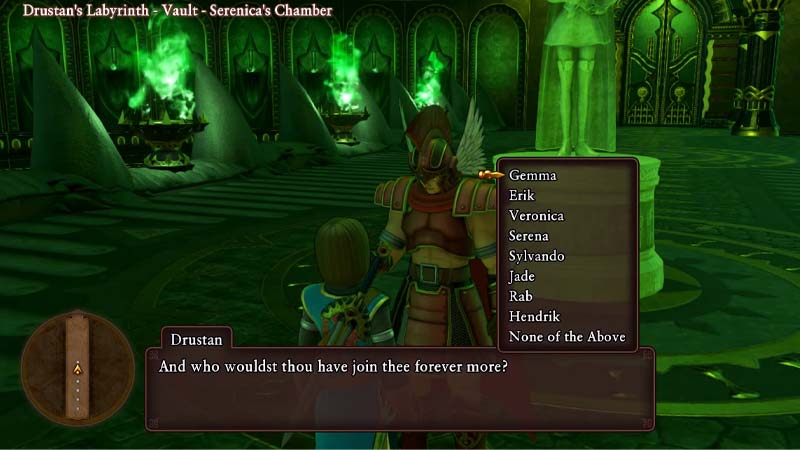Select Erik as the companion
The width and height of the screenshot is (800, 450).
[x=522, y=195]
